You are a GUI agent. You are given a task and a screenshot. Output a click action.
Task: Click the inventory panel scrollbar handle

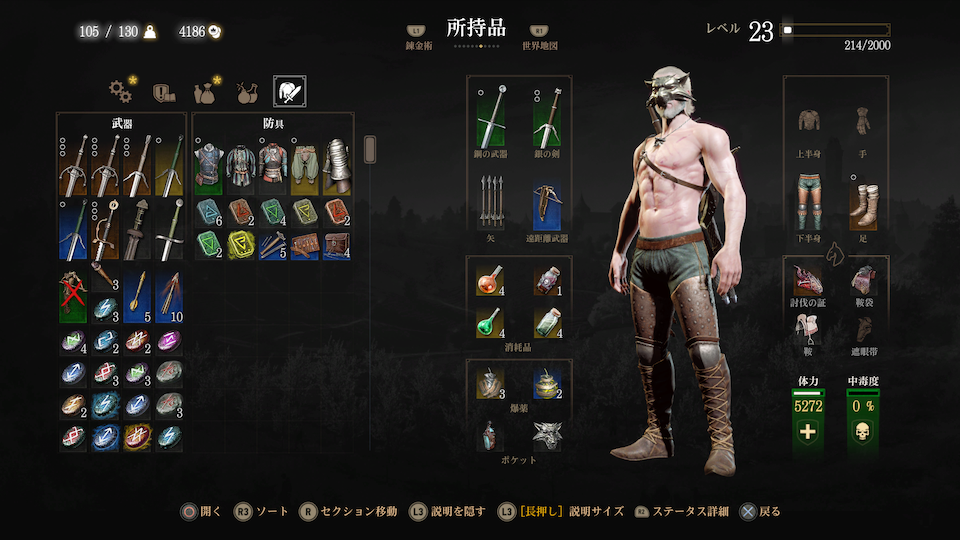pos(369,150)
